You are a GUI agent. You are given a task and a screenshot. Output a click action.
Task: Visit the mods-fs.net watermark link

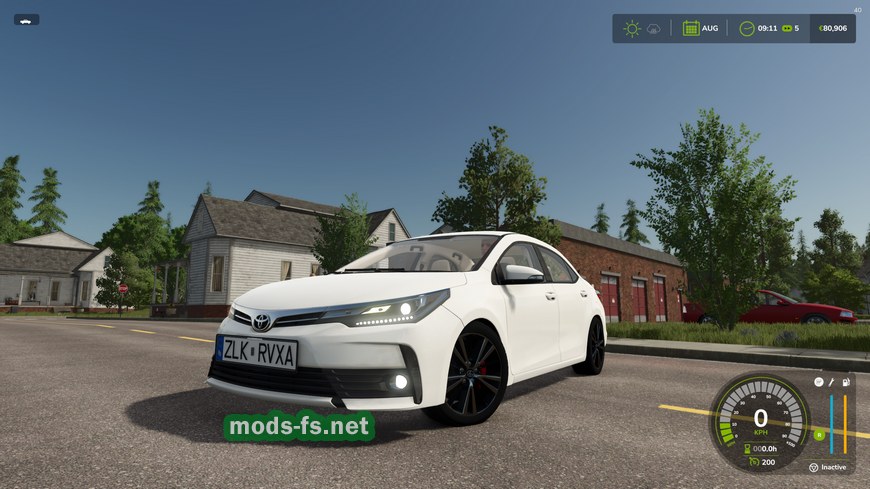[299, 426]
